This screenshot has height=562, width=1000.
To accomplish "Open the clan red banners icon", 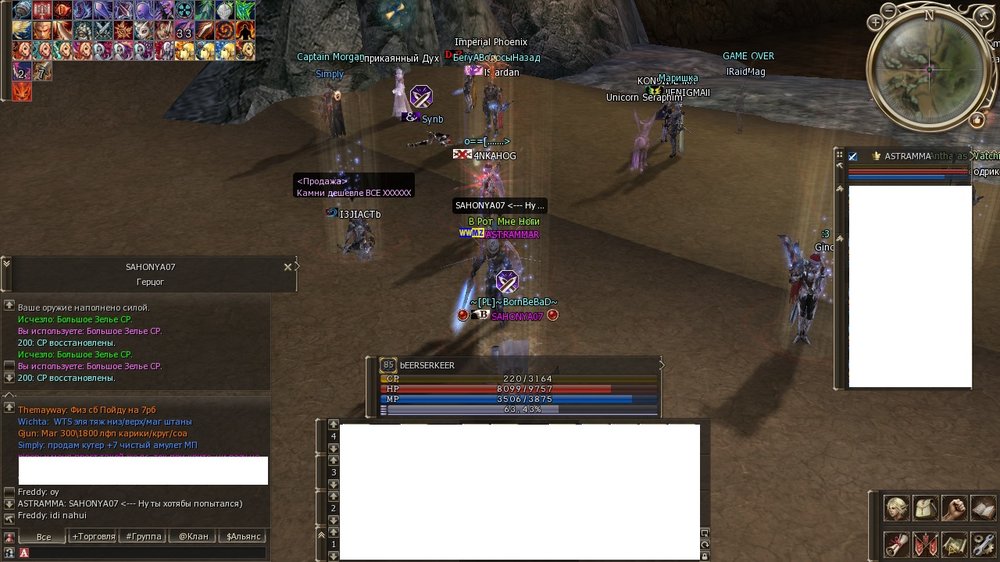I will point(927,545).
